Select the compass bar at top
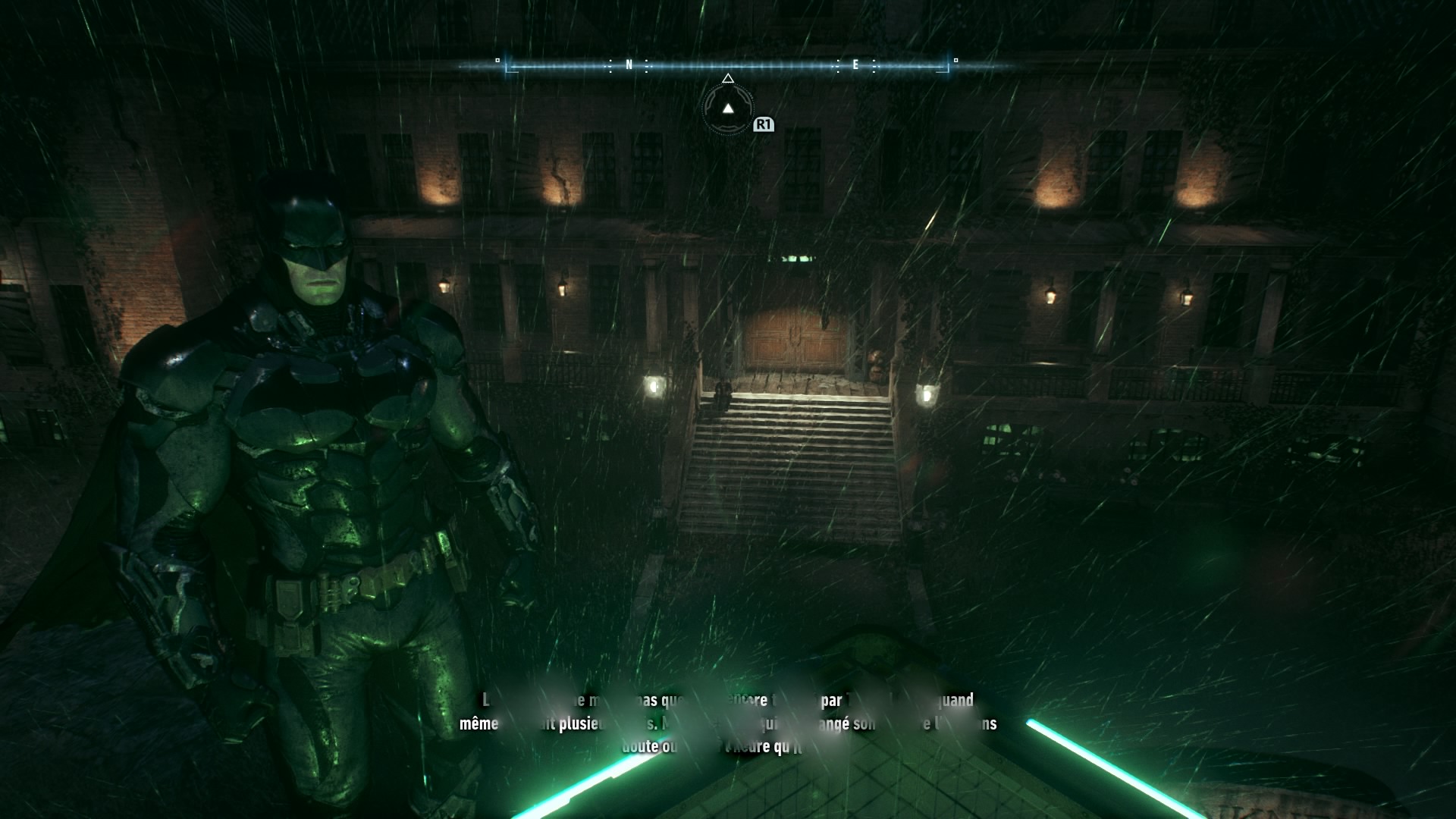1456x819 pixels. (x=726, y=67)
